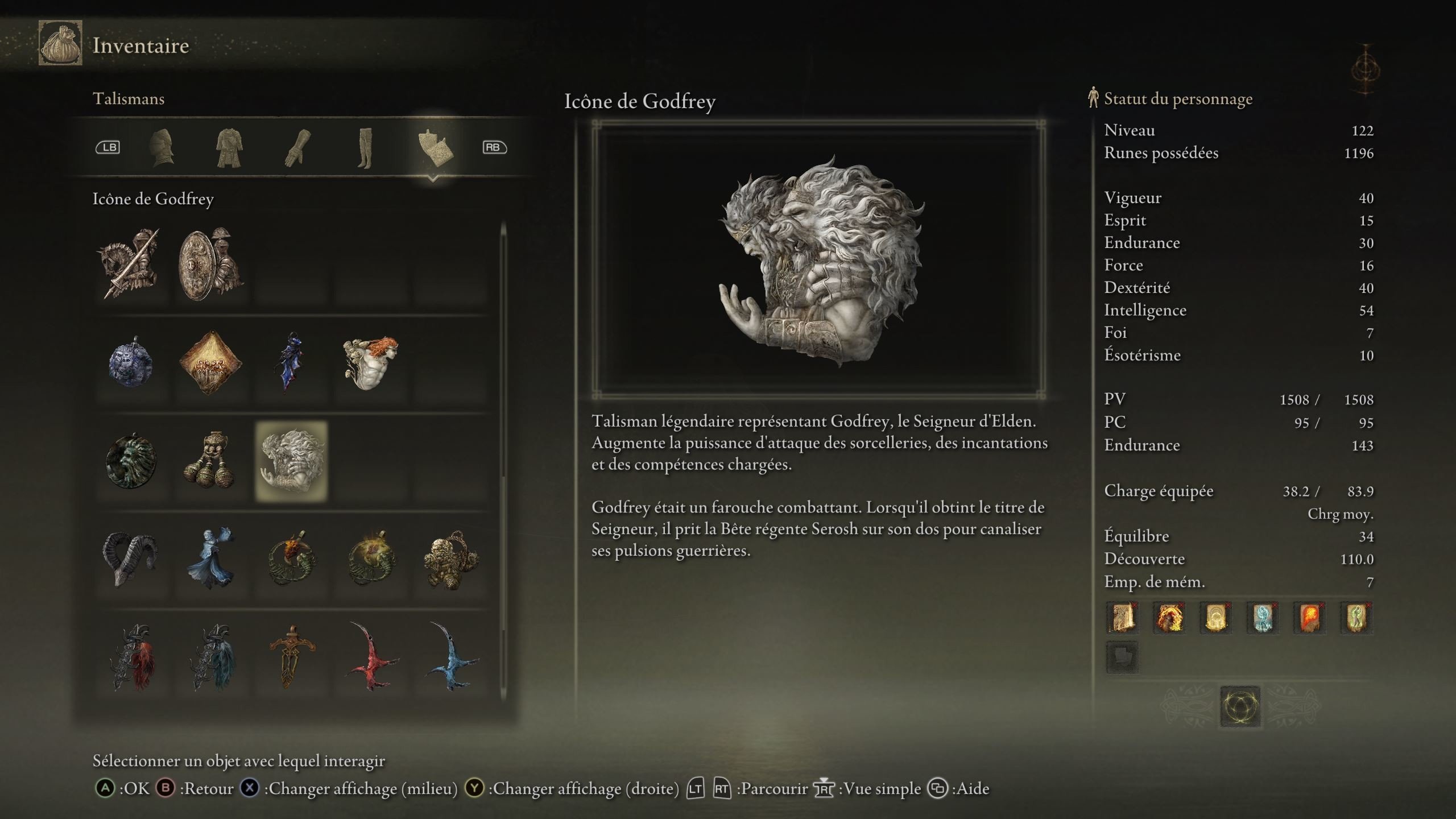Show the gauntlets category tab

[298, 148]
